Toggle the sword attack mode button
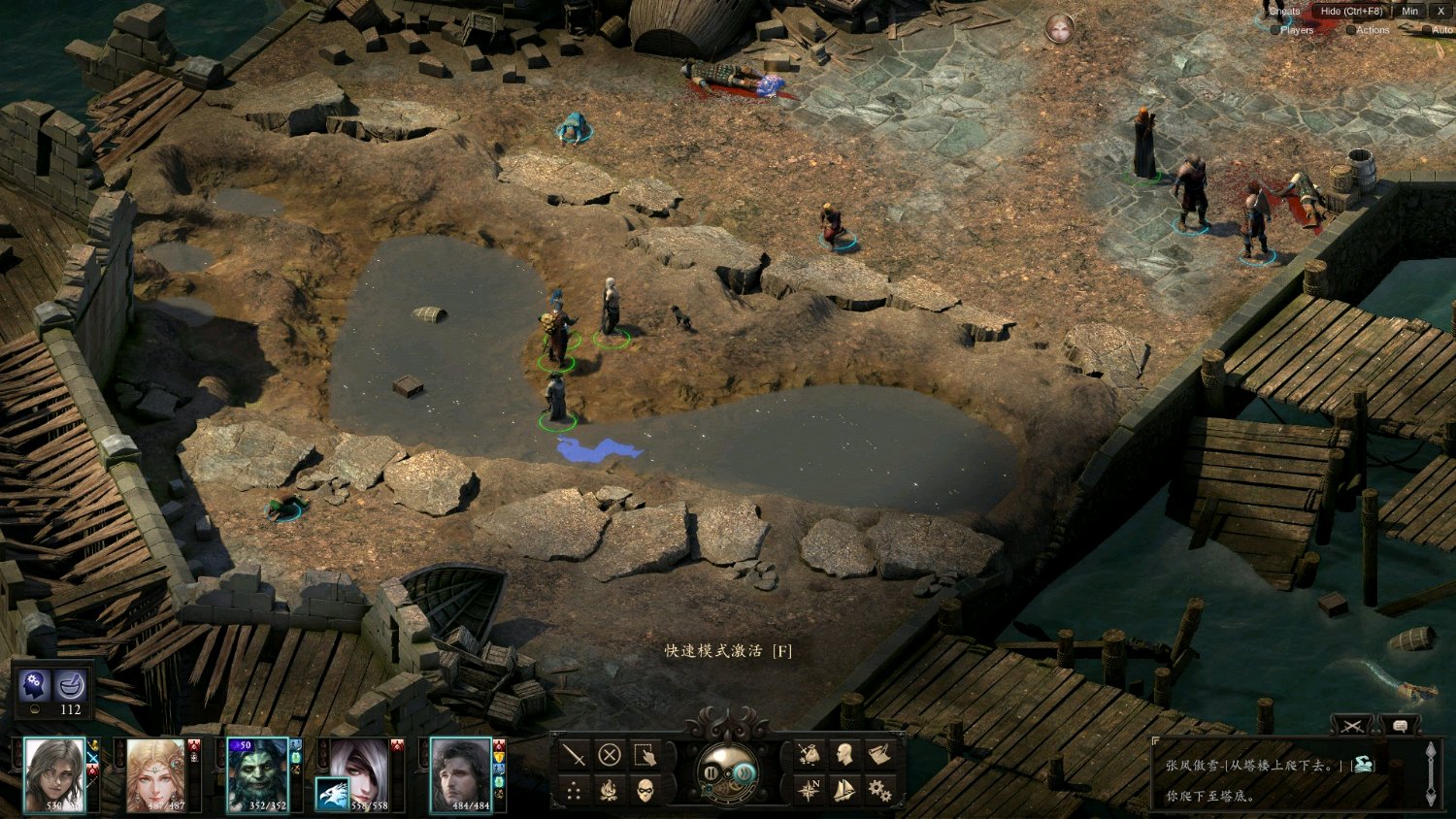 pos(575,754)
